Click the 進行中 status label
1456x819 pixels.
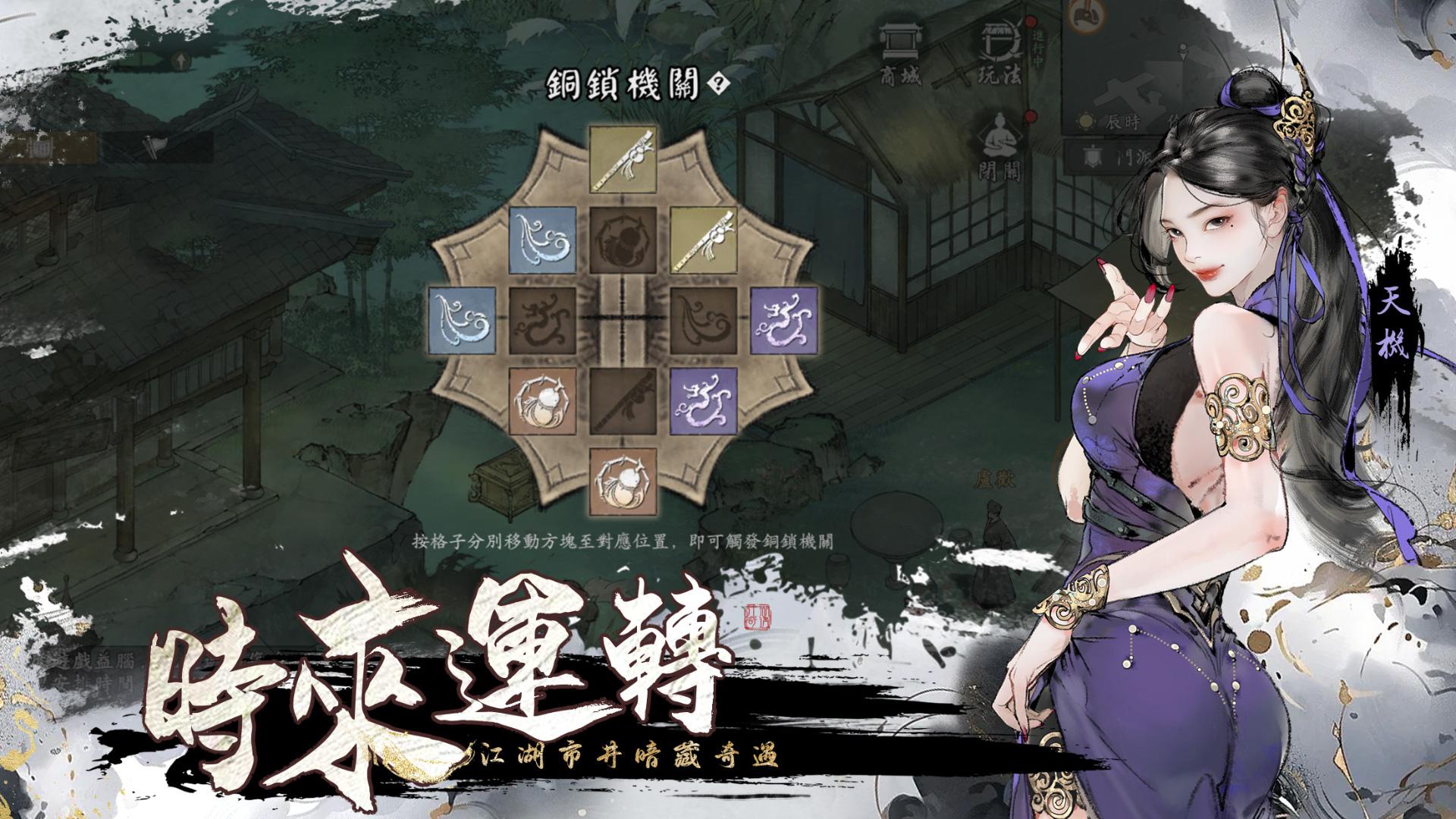[1037, 48]
